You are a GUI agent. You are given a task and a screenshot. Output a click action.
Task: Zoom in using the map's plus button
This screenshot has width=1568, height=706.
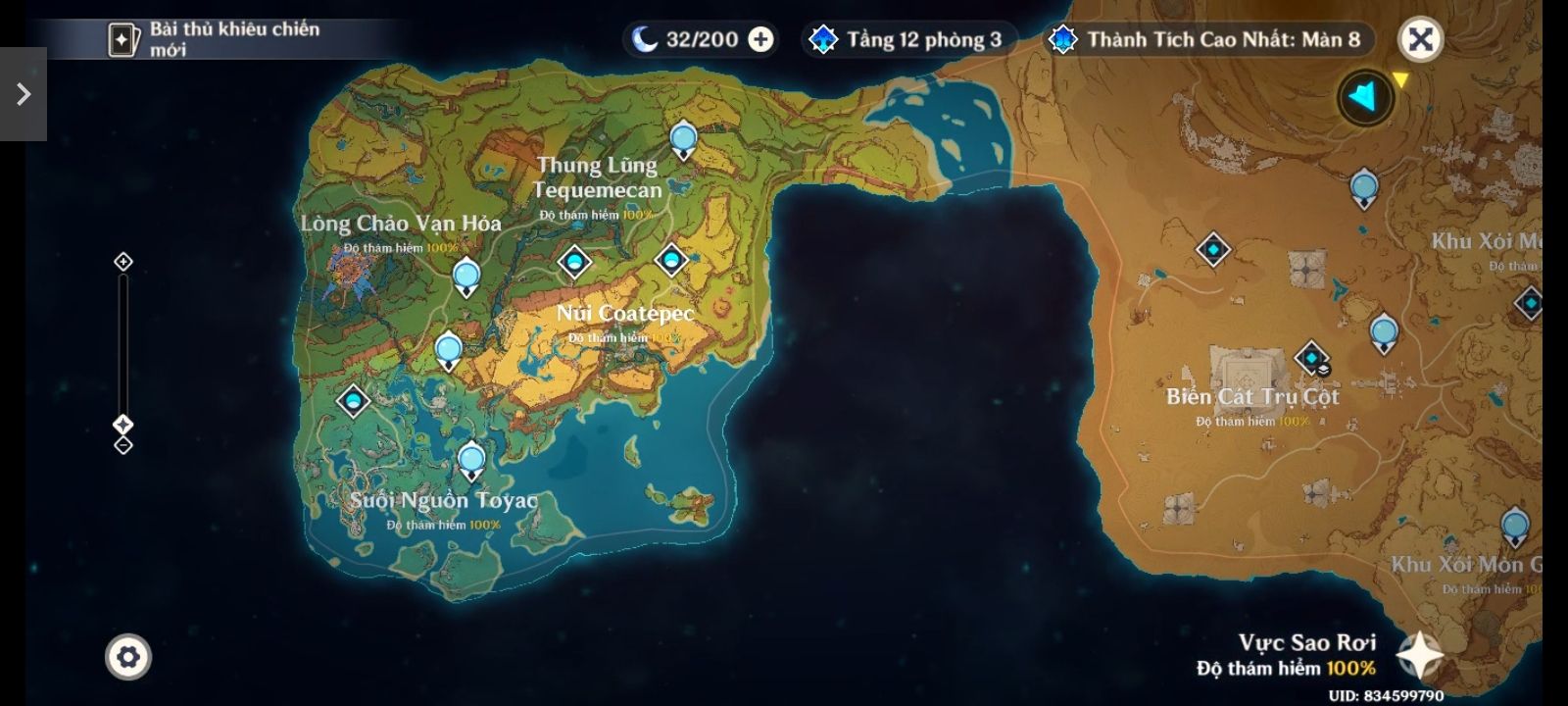123,262
